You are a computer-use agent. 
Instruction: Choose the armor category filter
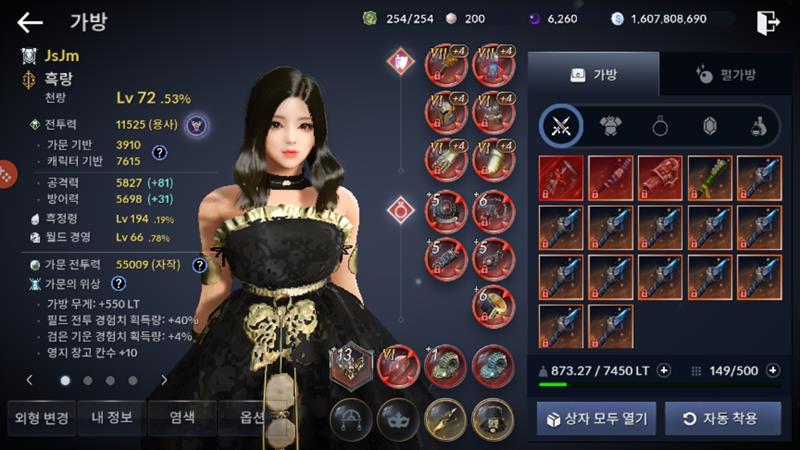pyautogui.click(x=610, y=126)
